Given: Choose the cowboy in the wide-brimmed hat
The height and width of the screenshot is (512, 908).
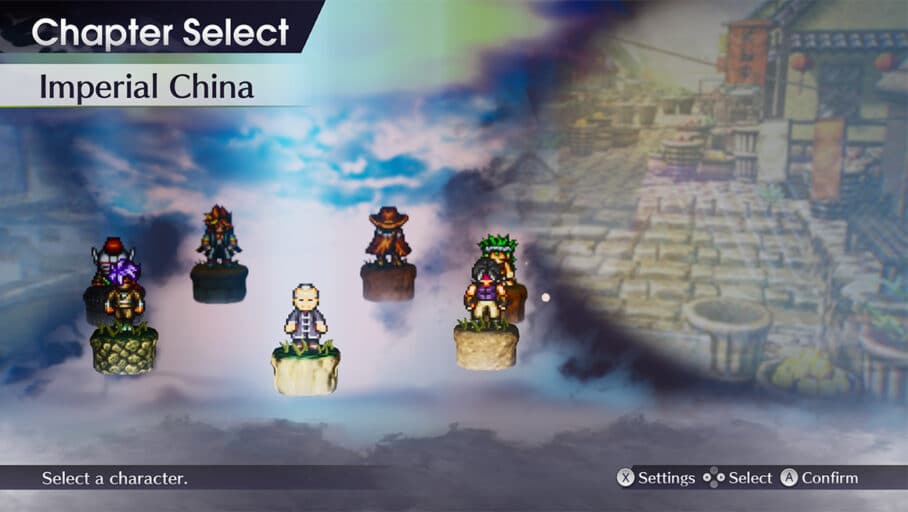Looking at the screenshot, I should (387, 236).
